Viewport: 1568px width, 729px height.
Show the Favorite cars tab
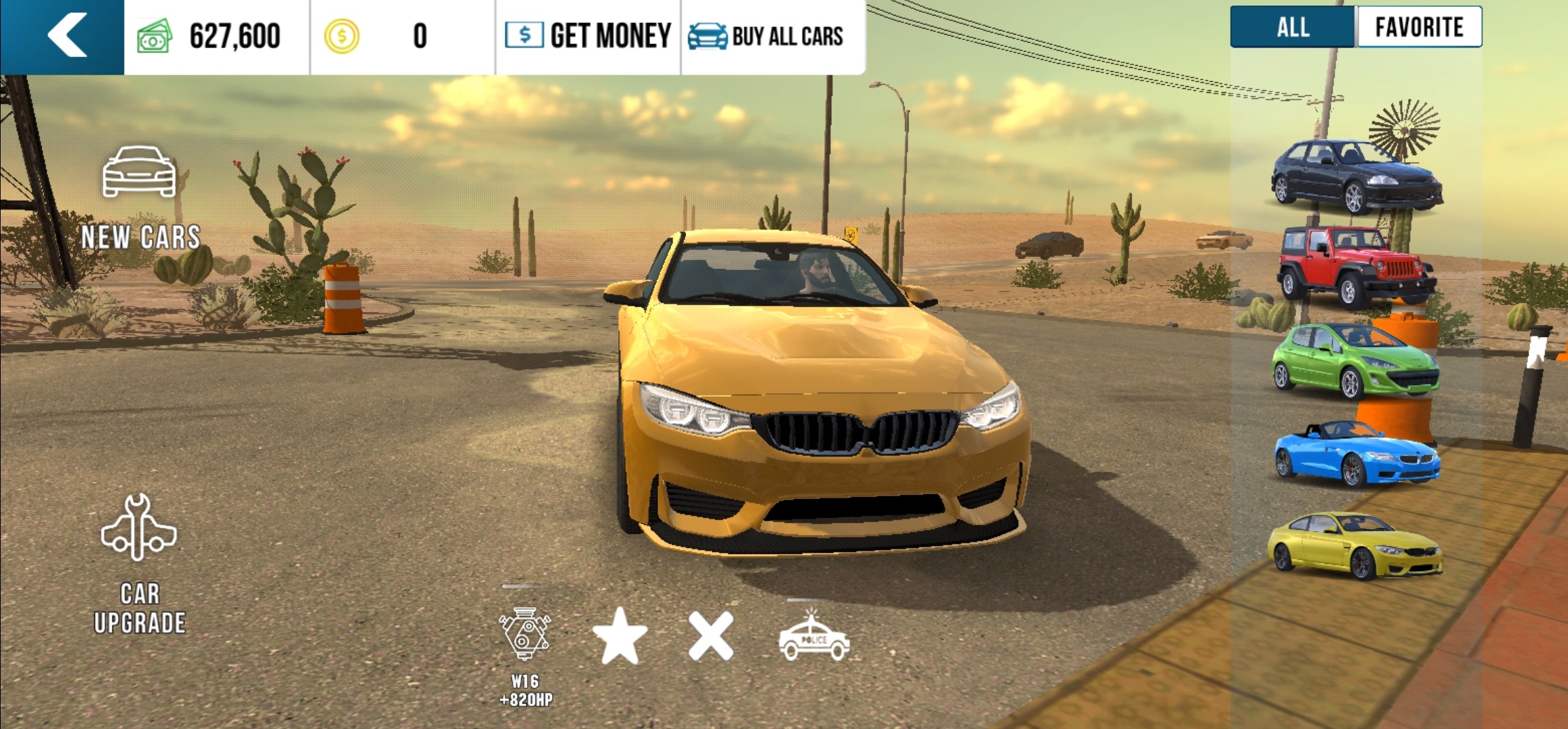coord(1419,28)
